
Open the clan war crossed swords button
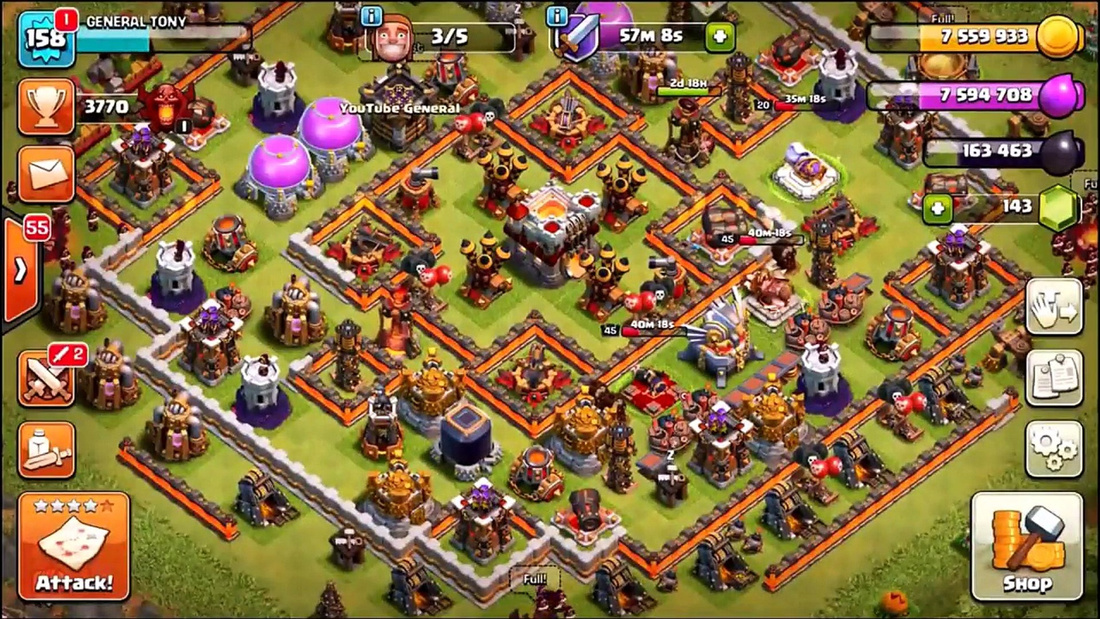click(46, 379)
